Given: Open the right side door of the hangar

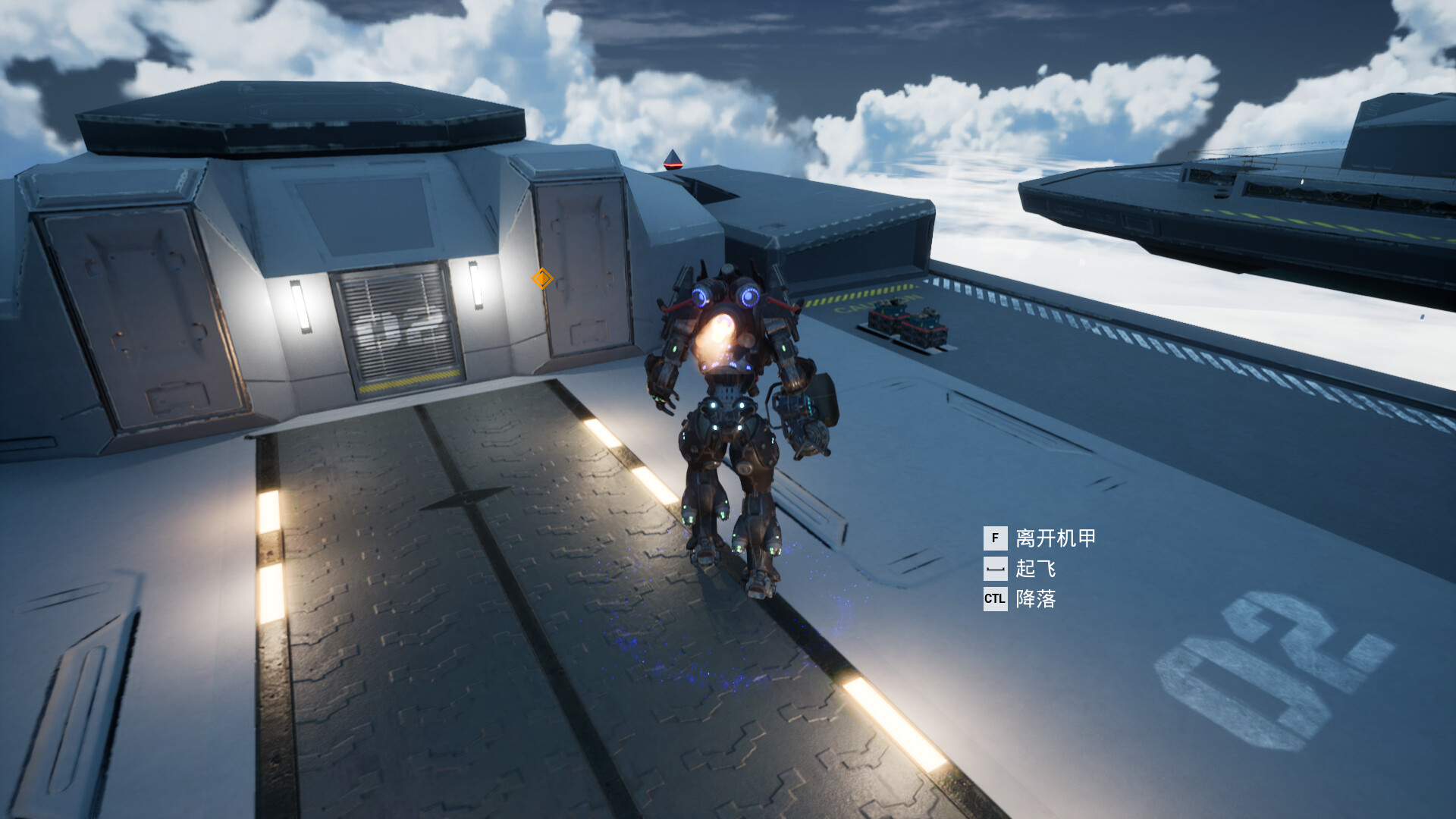Looking at the screenshot, I should pos(584,265).
